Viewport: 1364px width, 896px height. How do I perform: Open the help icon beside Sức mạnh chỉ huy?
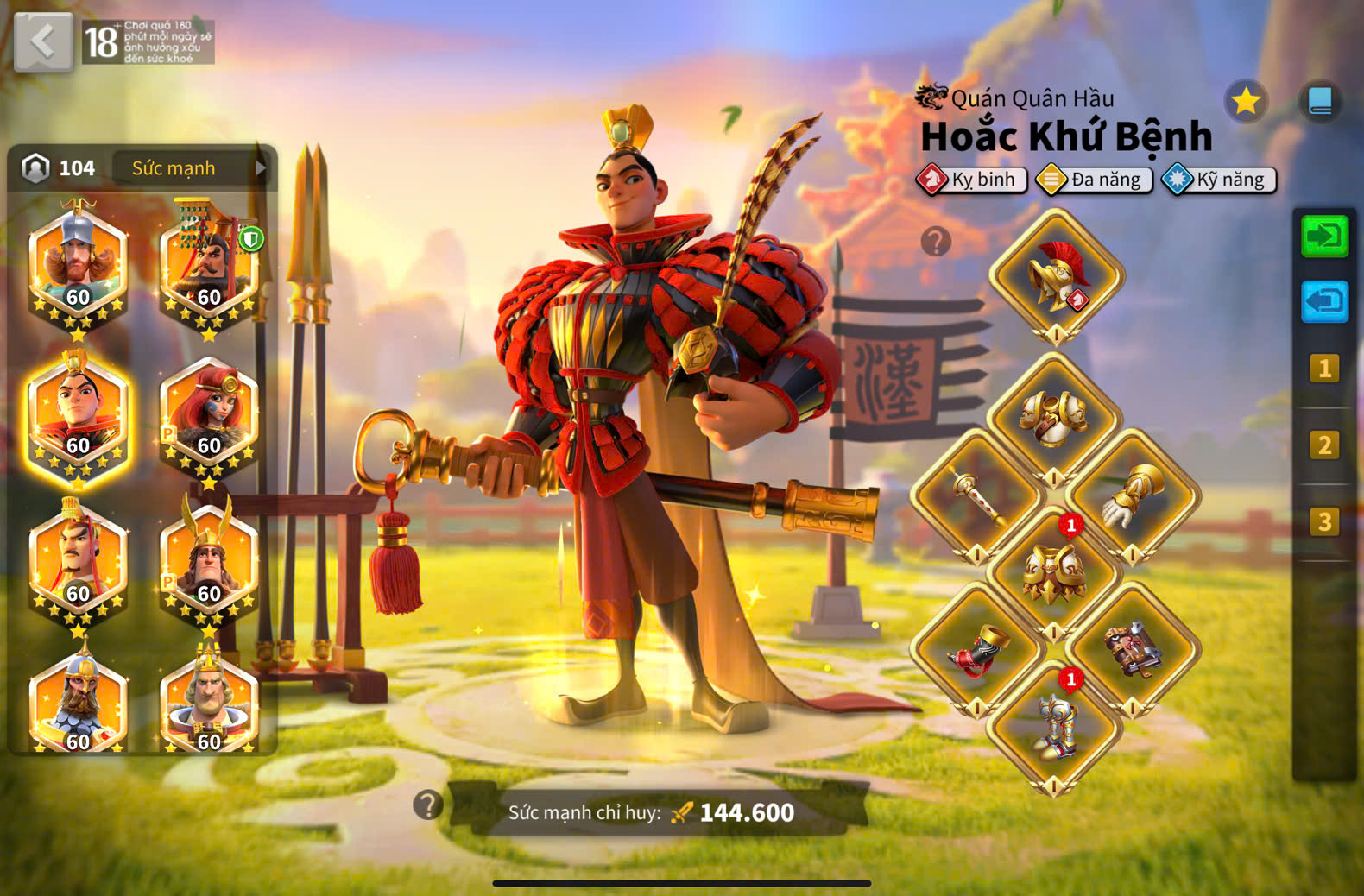click(427, 805)
